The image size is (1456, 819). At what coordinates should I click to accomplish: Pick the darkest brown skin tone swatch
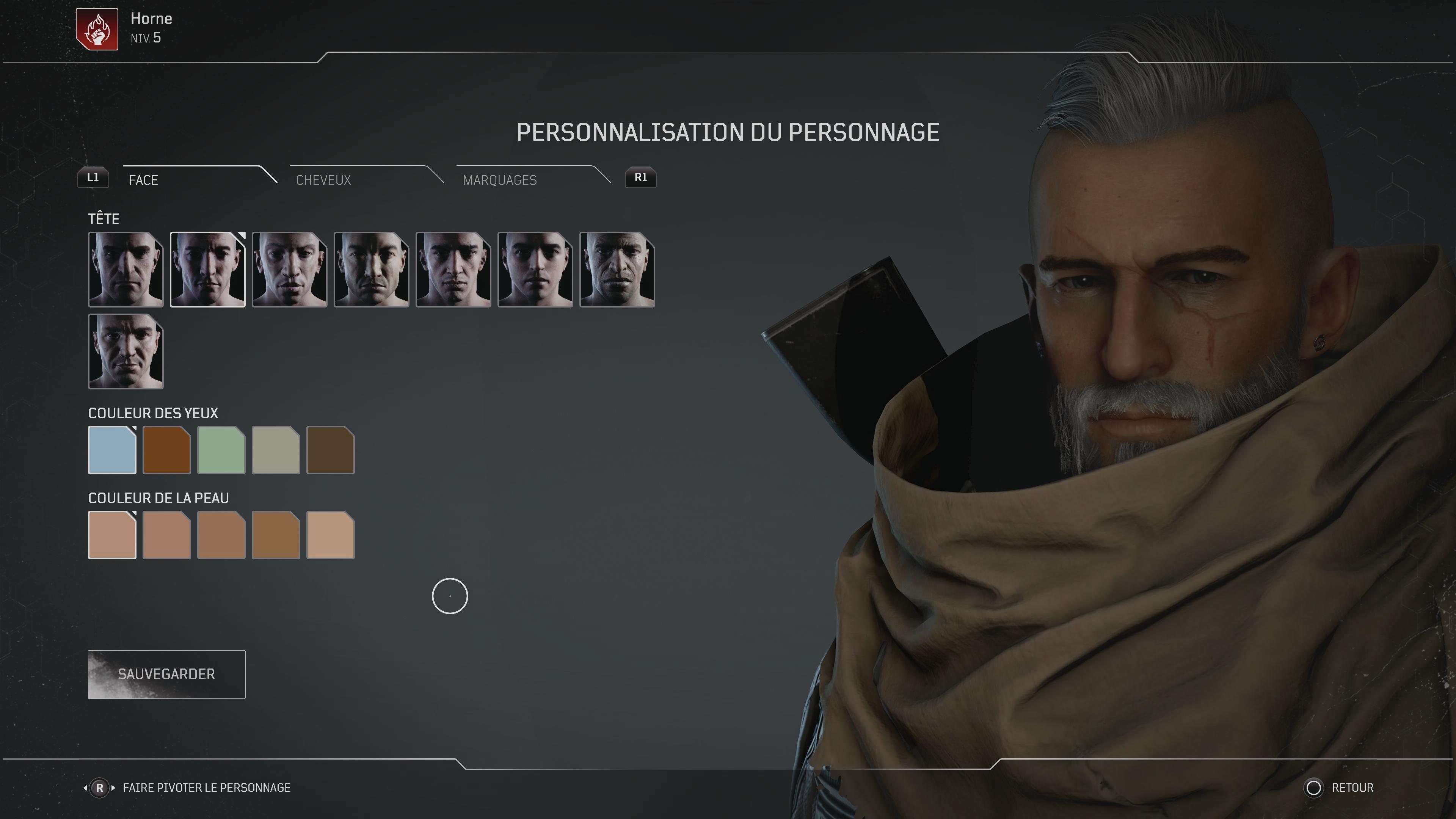[x=276, y=535]
